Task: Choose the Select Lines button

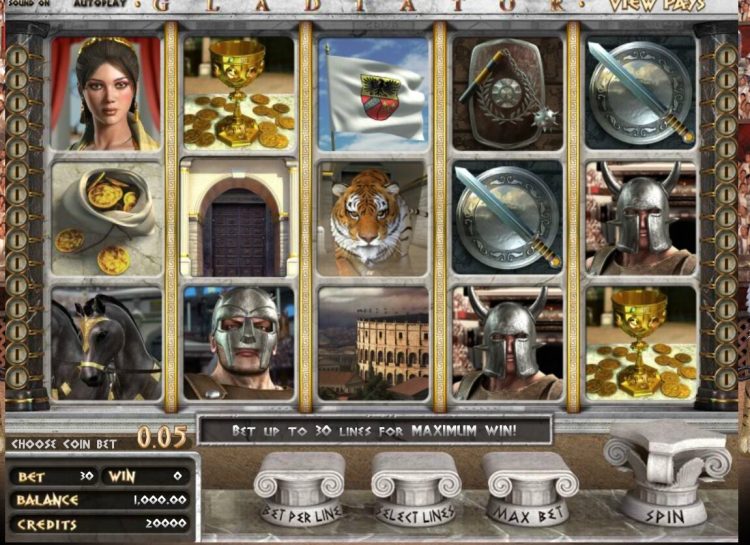Action: point(415,490)
